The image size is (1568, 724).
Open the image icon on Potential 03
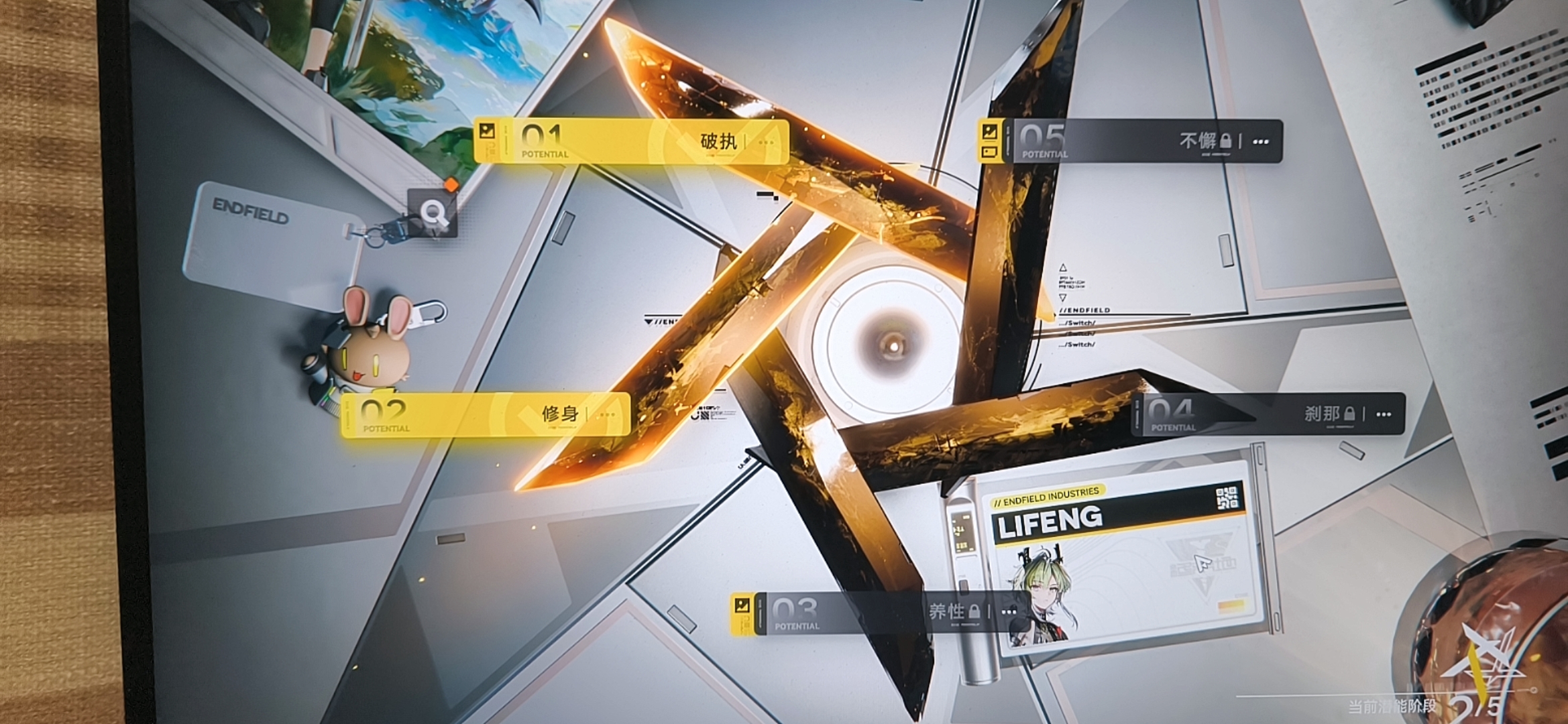tap(742, 605)
